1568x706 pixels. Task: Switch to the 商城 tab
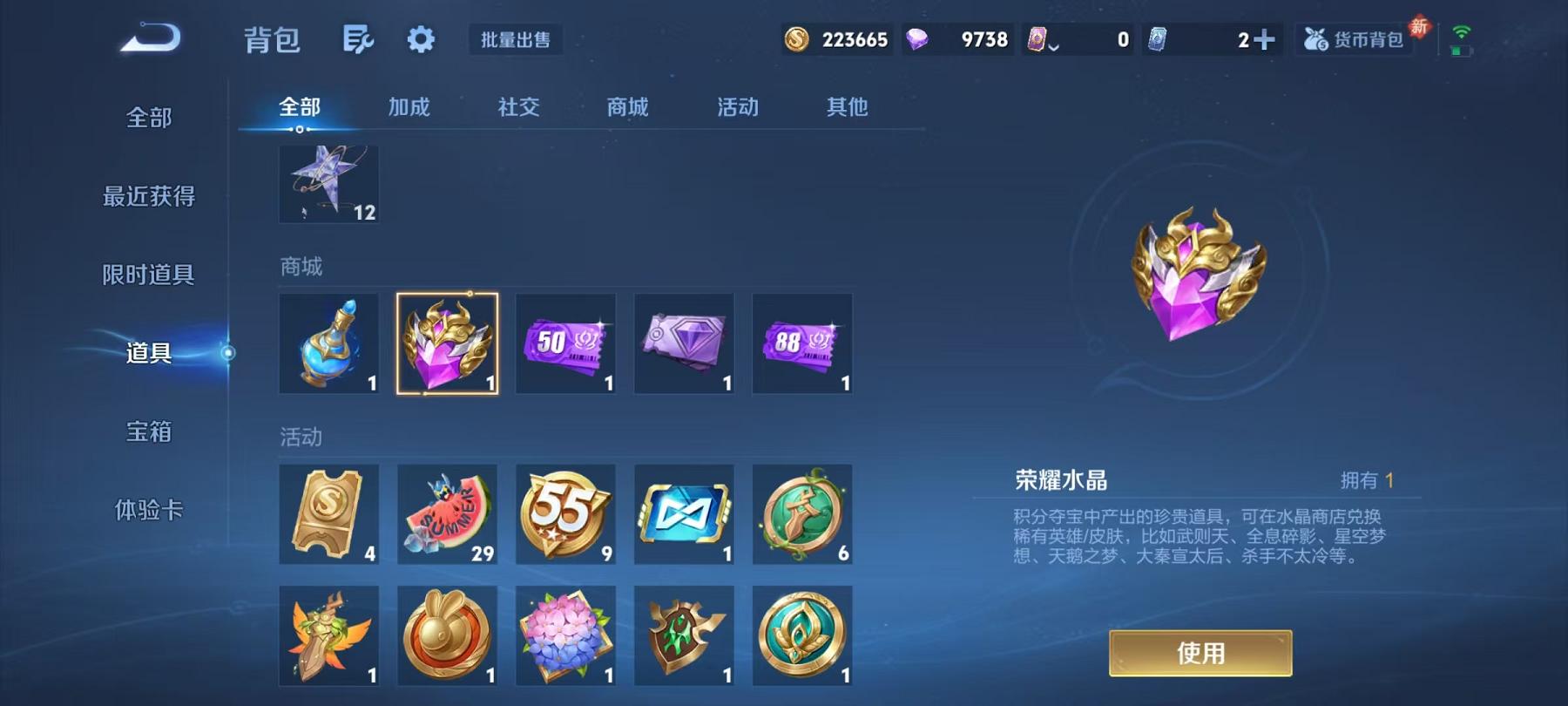click(x=625, y=107)
